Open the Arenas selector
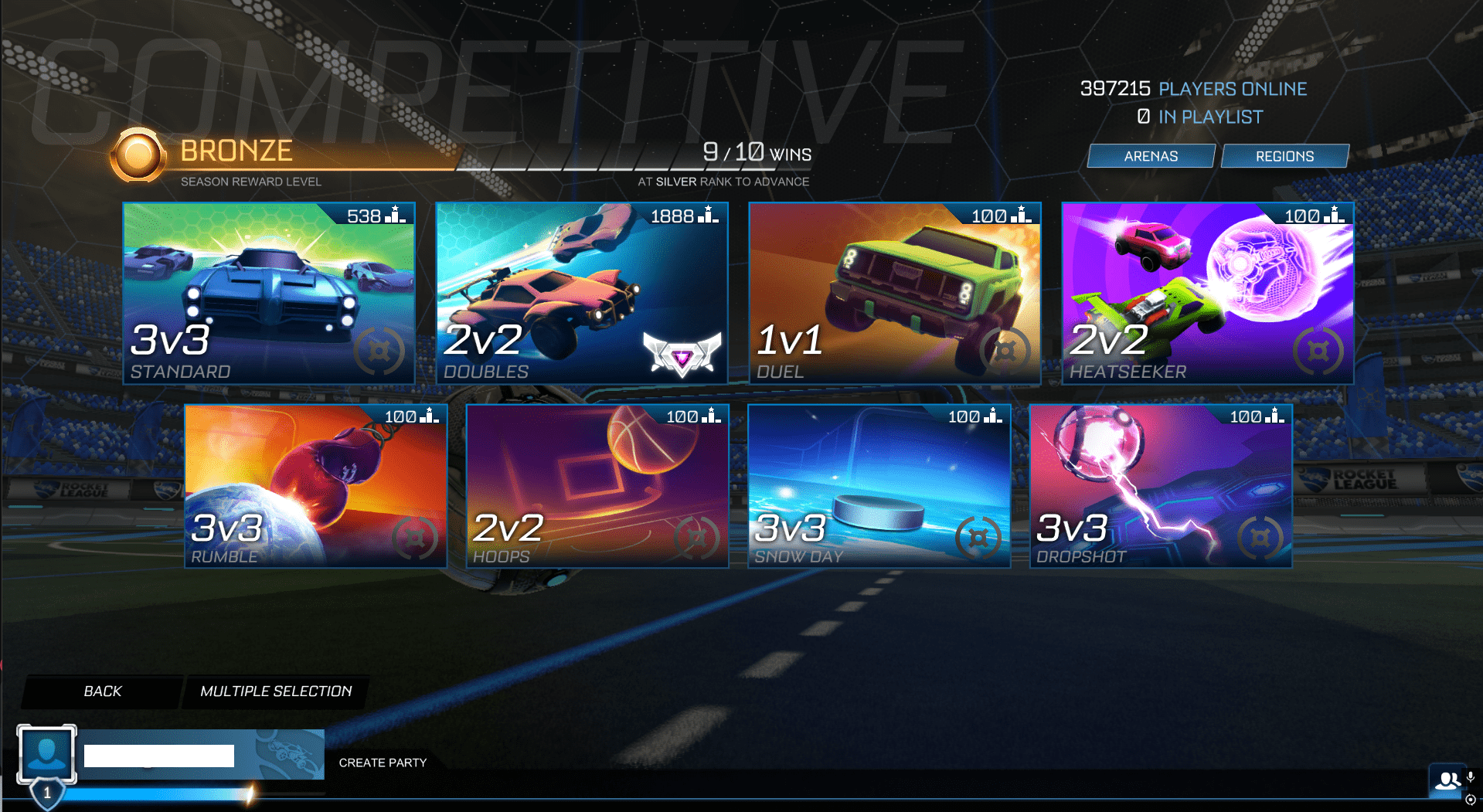 click(1150, 155)
